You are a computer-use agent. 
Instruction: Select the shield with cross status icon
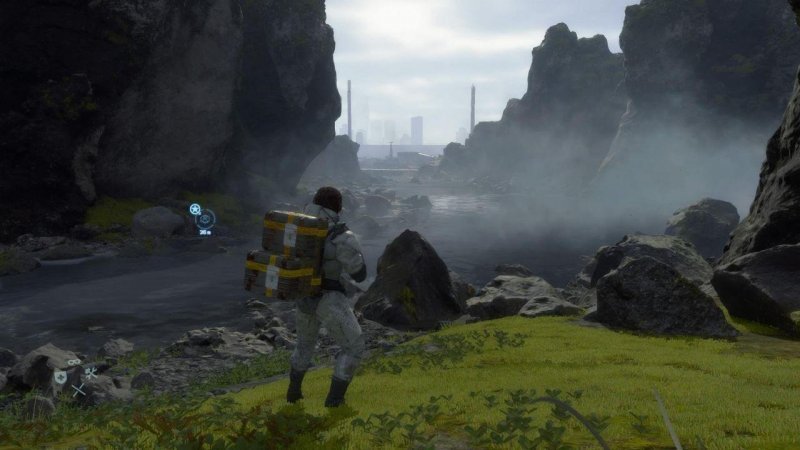60,377
